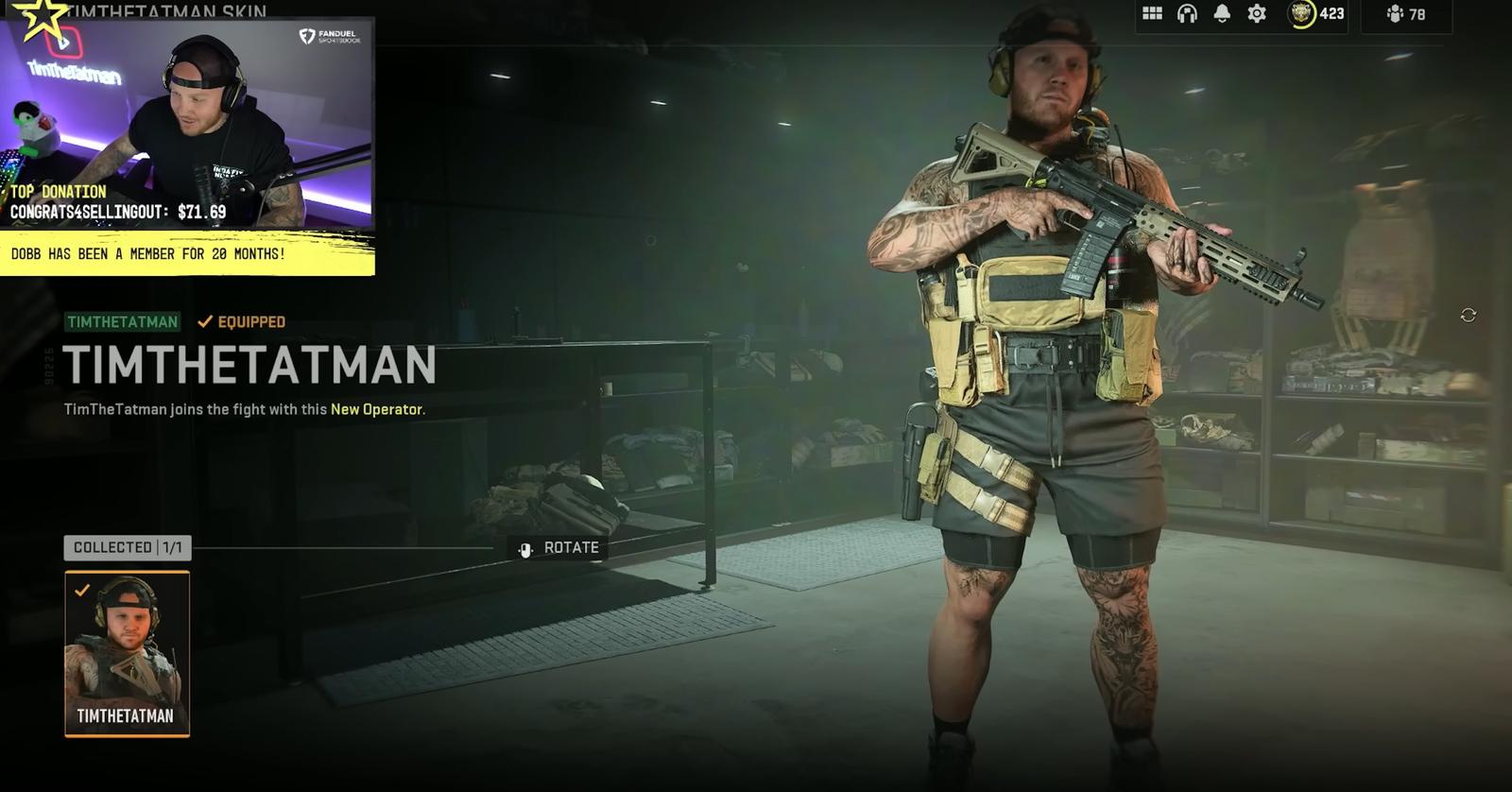Click the rank emblem showing 423

coord(1300,15)
